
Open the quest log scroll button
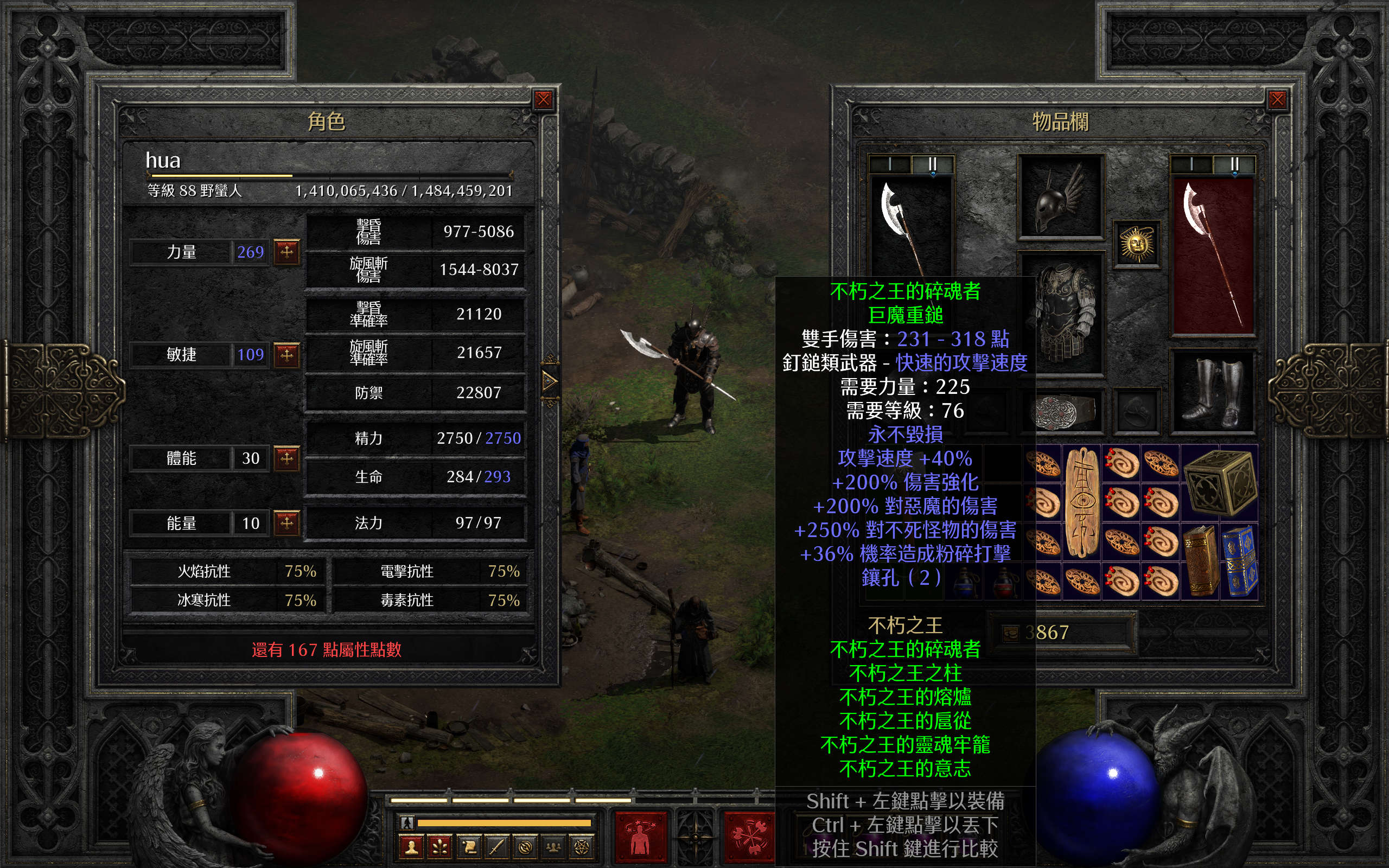pyautogui.click(x=469, y=847)
